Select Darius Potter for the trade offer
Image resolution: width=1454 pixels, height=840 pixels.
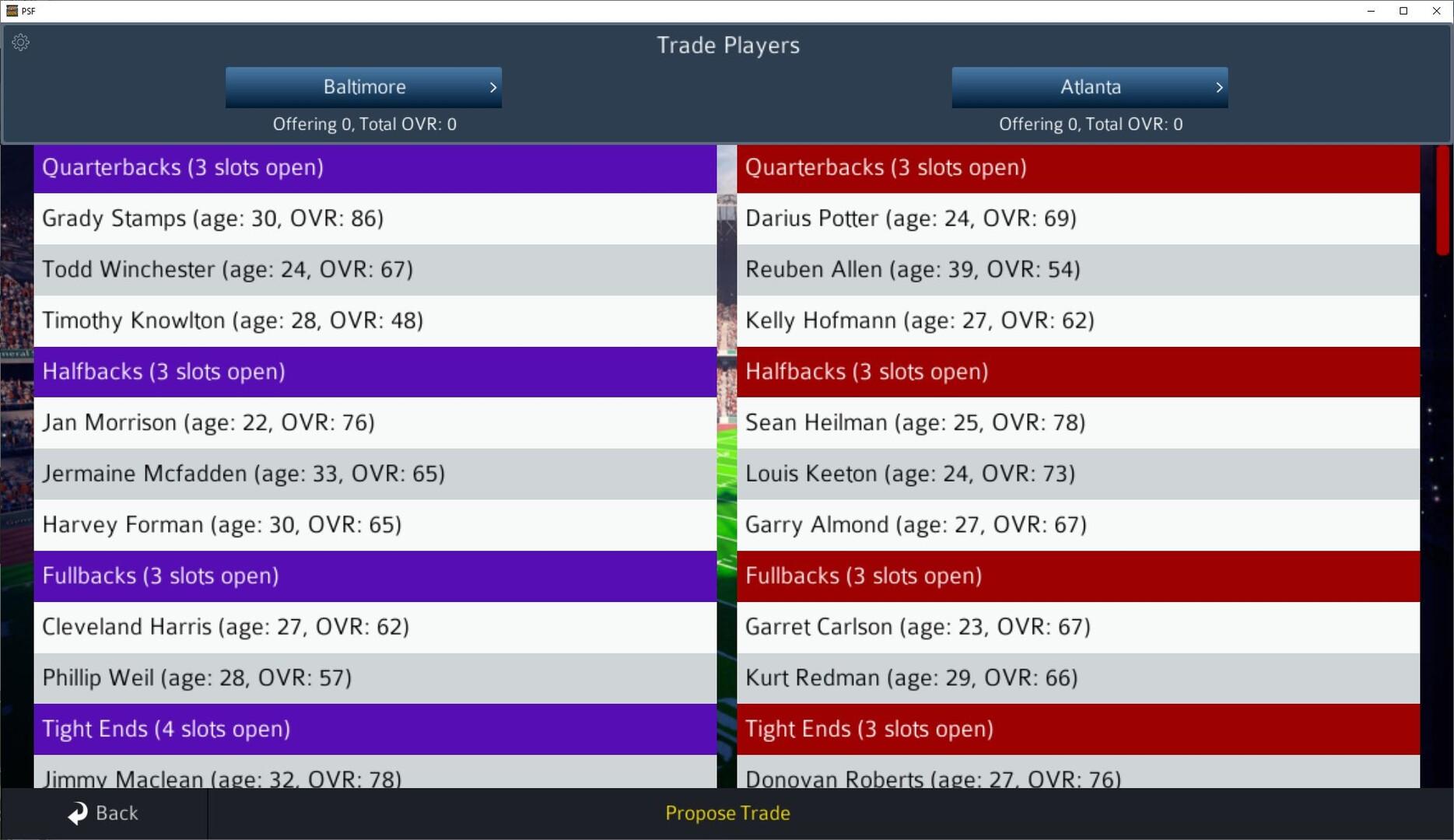[x=1077, y=219]
